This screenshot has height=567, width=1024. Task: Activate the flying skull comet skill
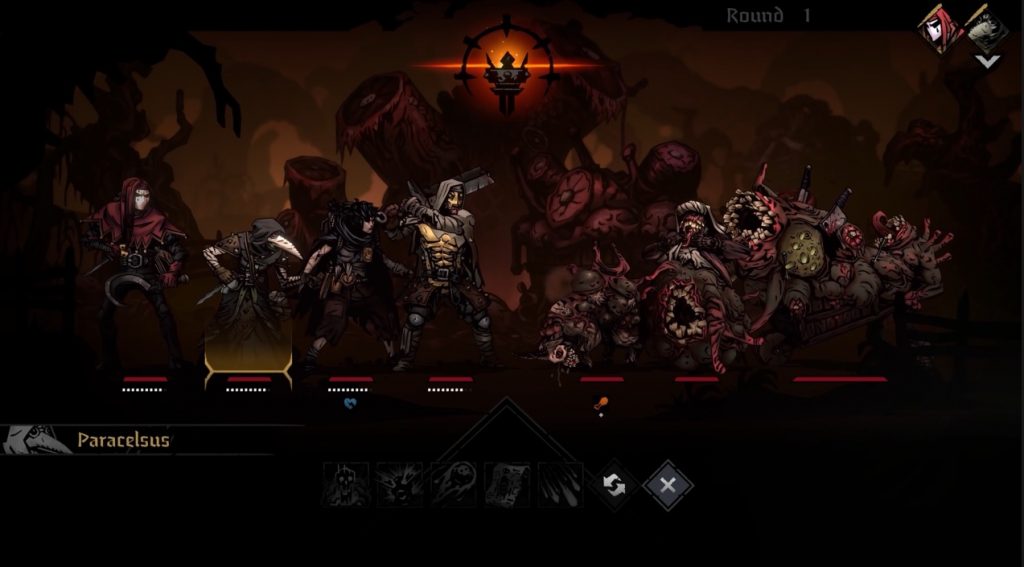click(x=454, y=485)
